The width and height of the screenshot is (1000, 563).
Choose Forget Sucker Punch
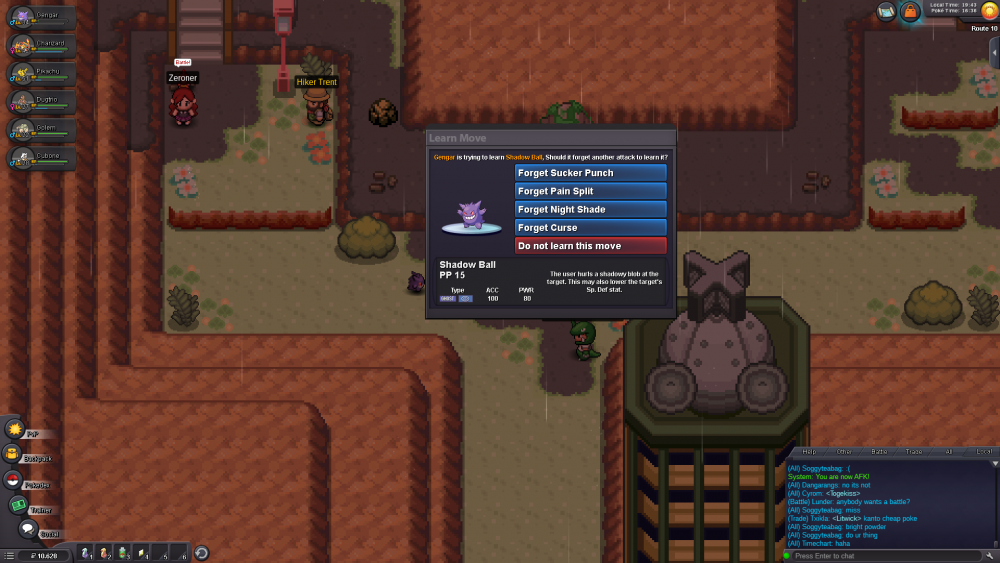point(590,173)
